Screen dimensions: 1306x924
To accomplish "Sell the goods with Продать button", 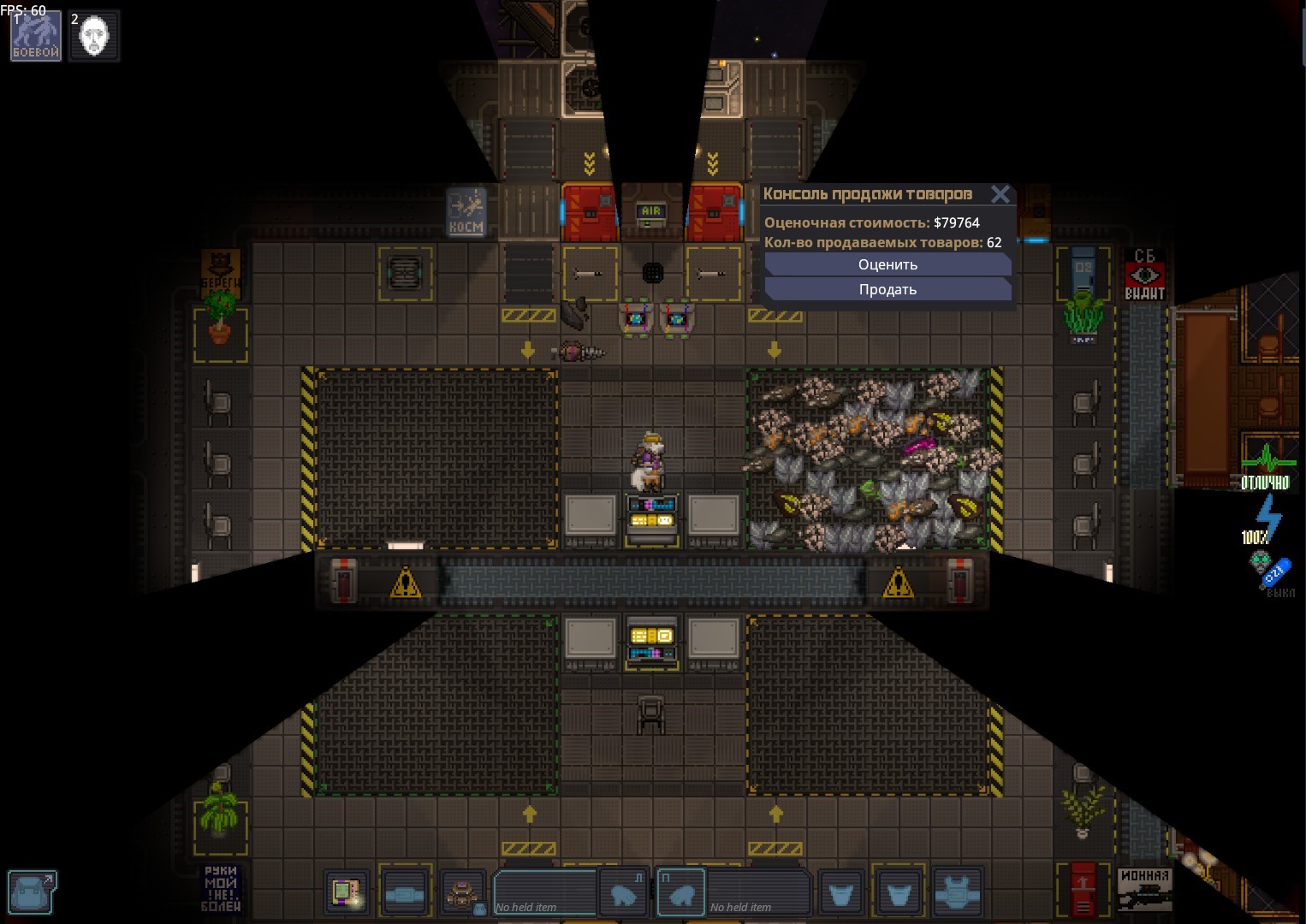I will 887,290.
